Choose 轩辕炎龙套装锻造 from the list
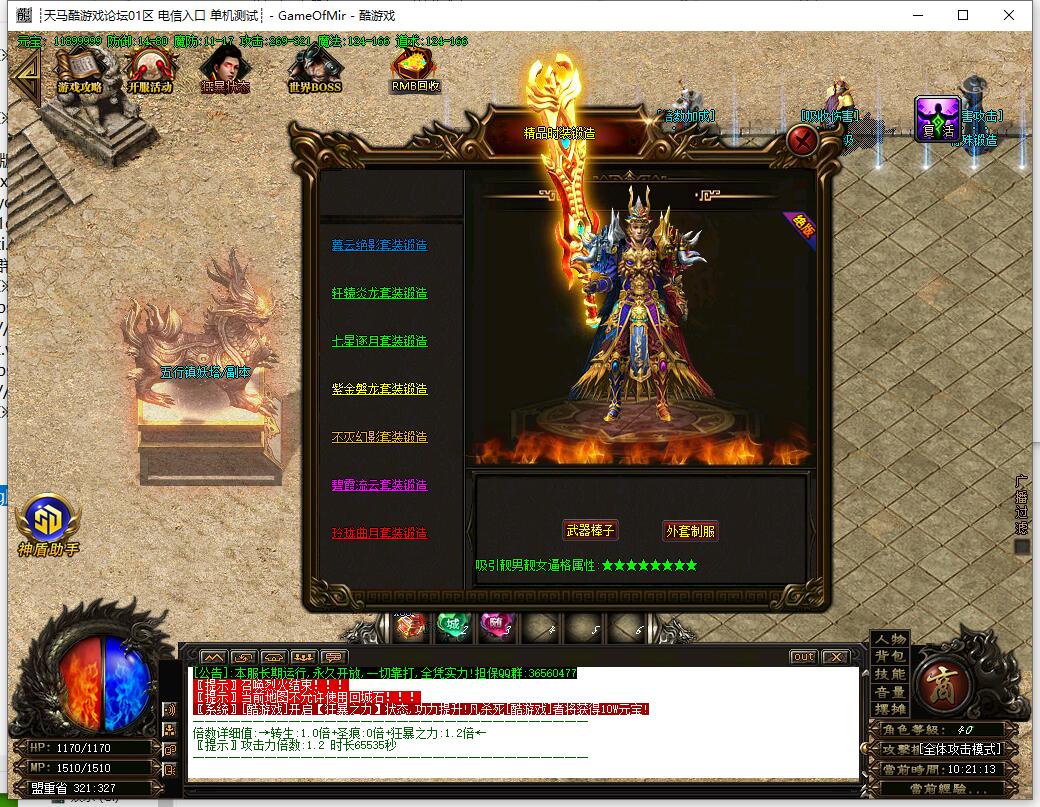The width and height of the screenshot is (1040, 807). [x=379, y=293]
